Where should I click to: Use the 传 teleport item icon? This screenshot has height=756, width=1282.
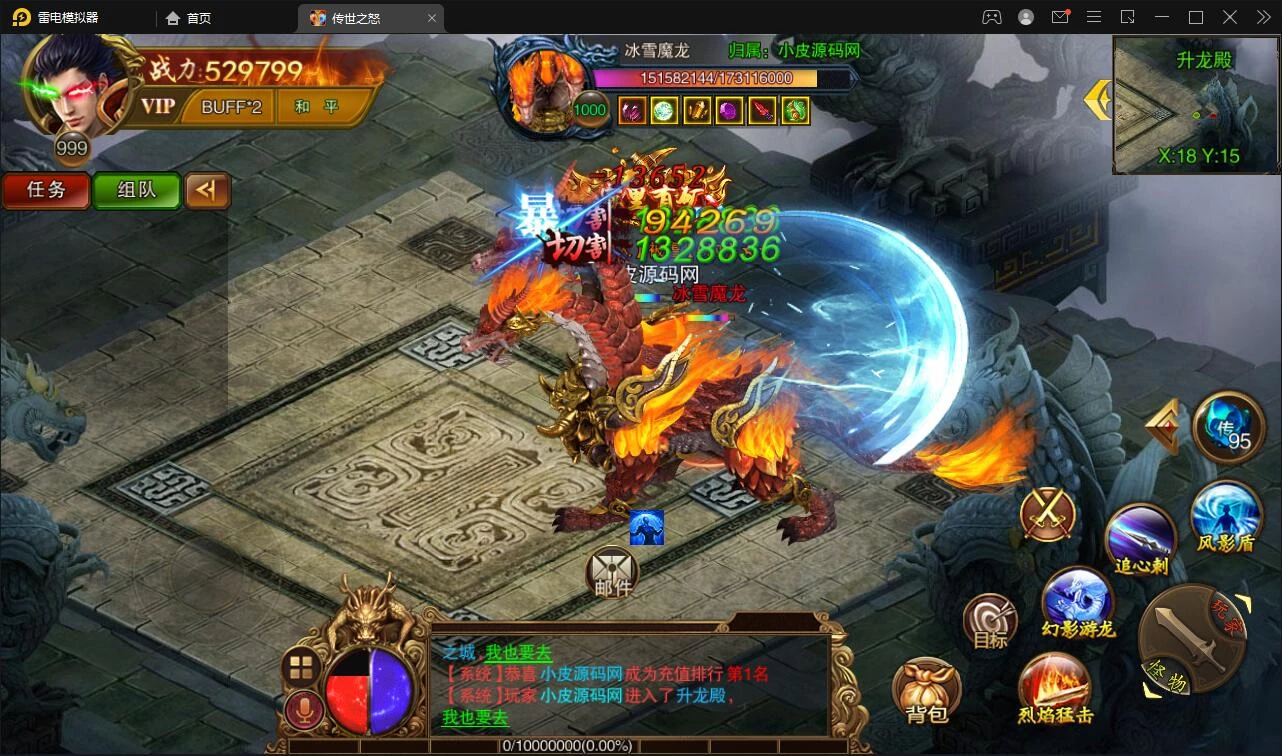(x=1229, y=428)
